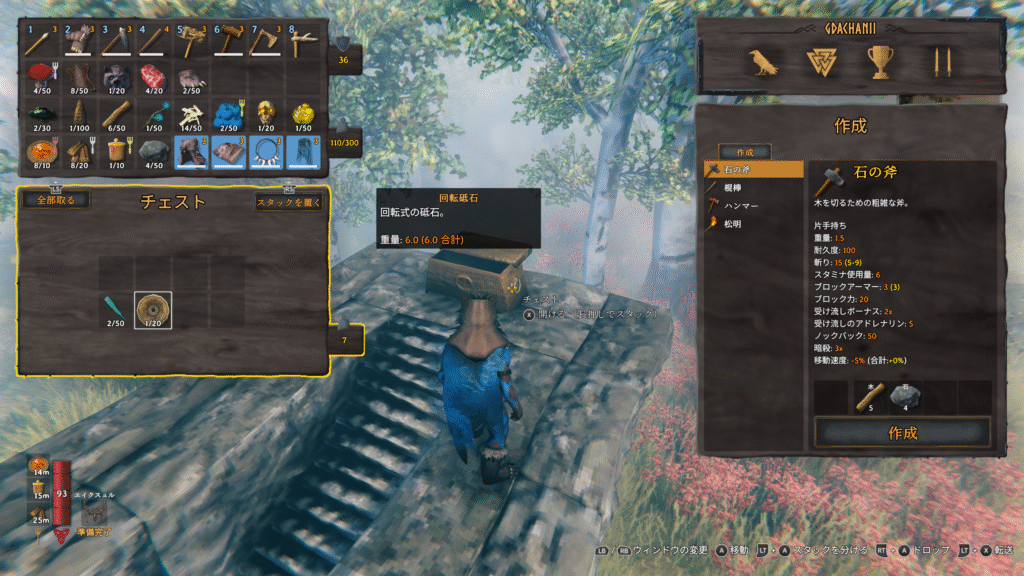Click the twin vertical bars icon
Viewport: 1024px width, 576px height.
point(939,64)
